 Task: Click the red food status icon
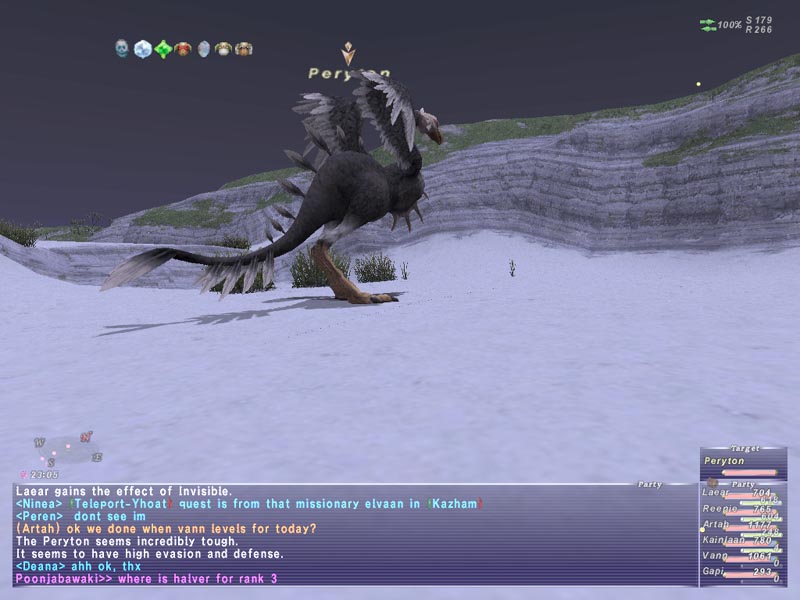[x=182, y=48]
